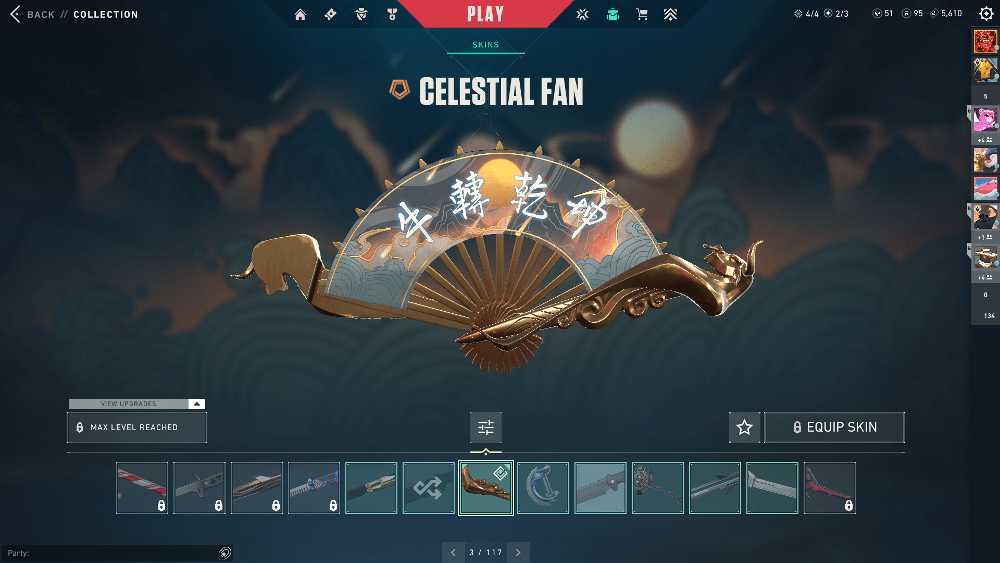Choose the random shuffle skin tile

coord(428,488)
